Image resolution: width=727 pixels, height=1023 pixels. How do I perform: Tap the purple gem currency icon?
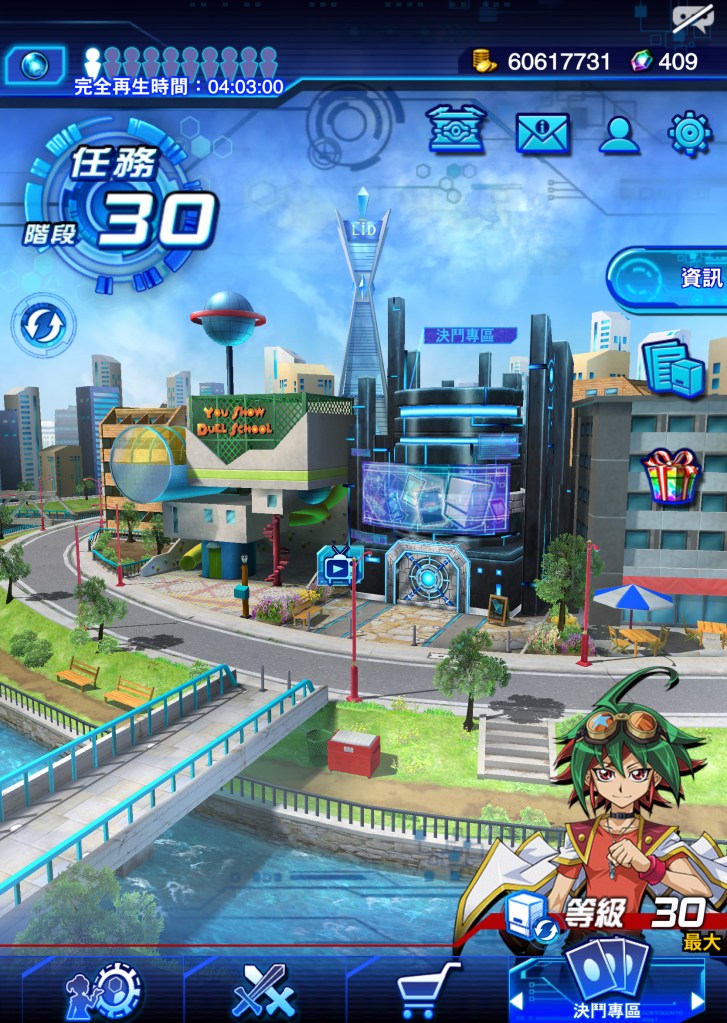tap(641, 61)
